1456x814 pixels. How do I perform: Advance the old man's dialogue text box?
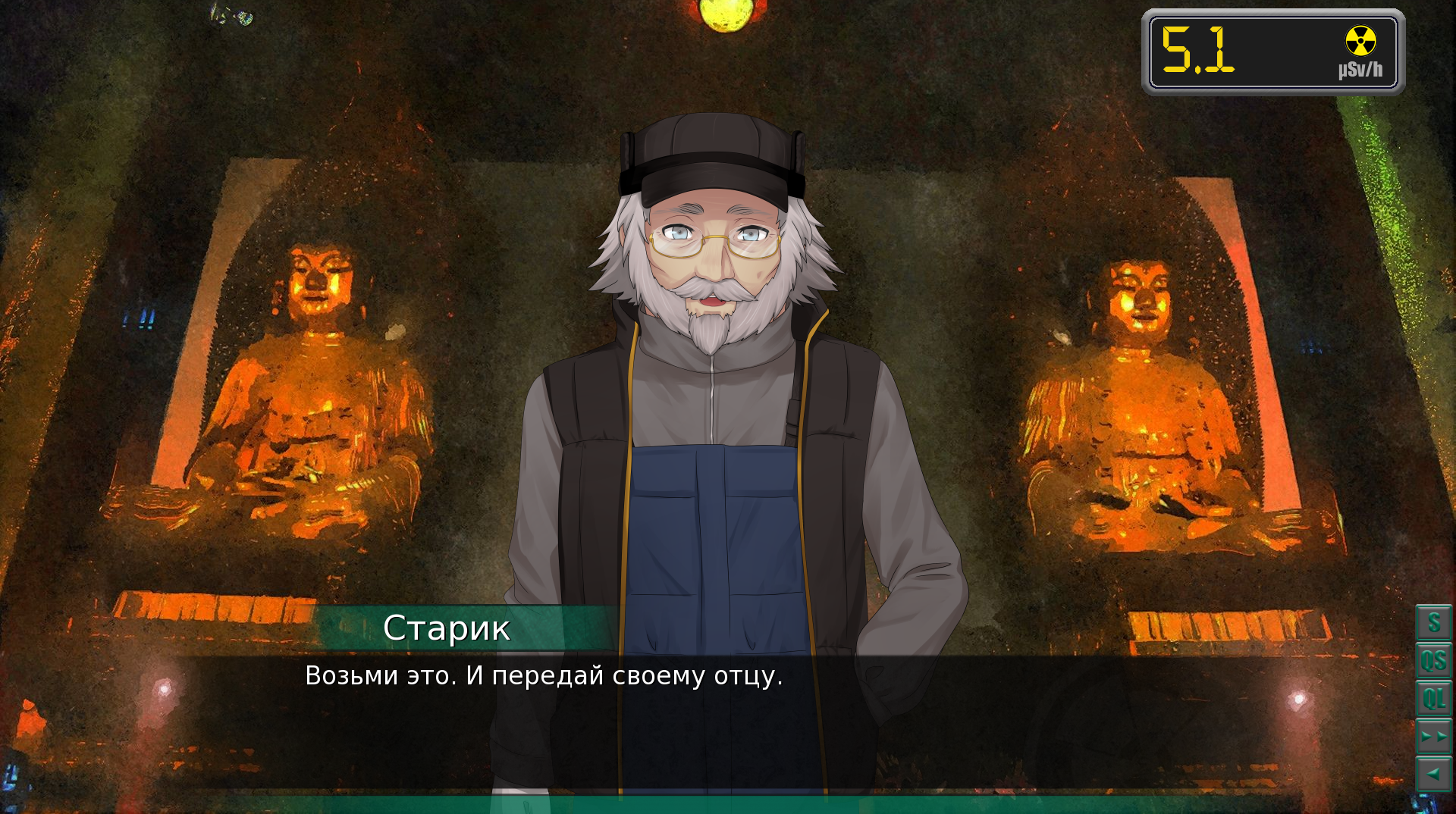pyautogui.click(x=728, y=720)
